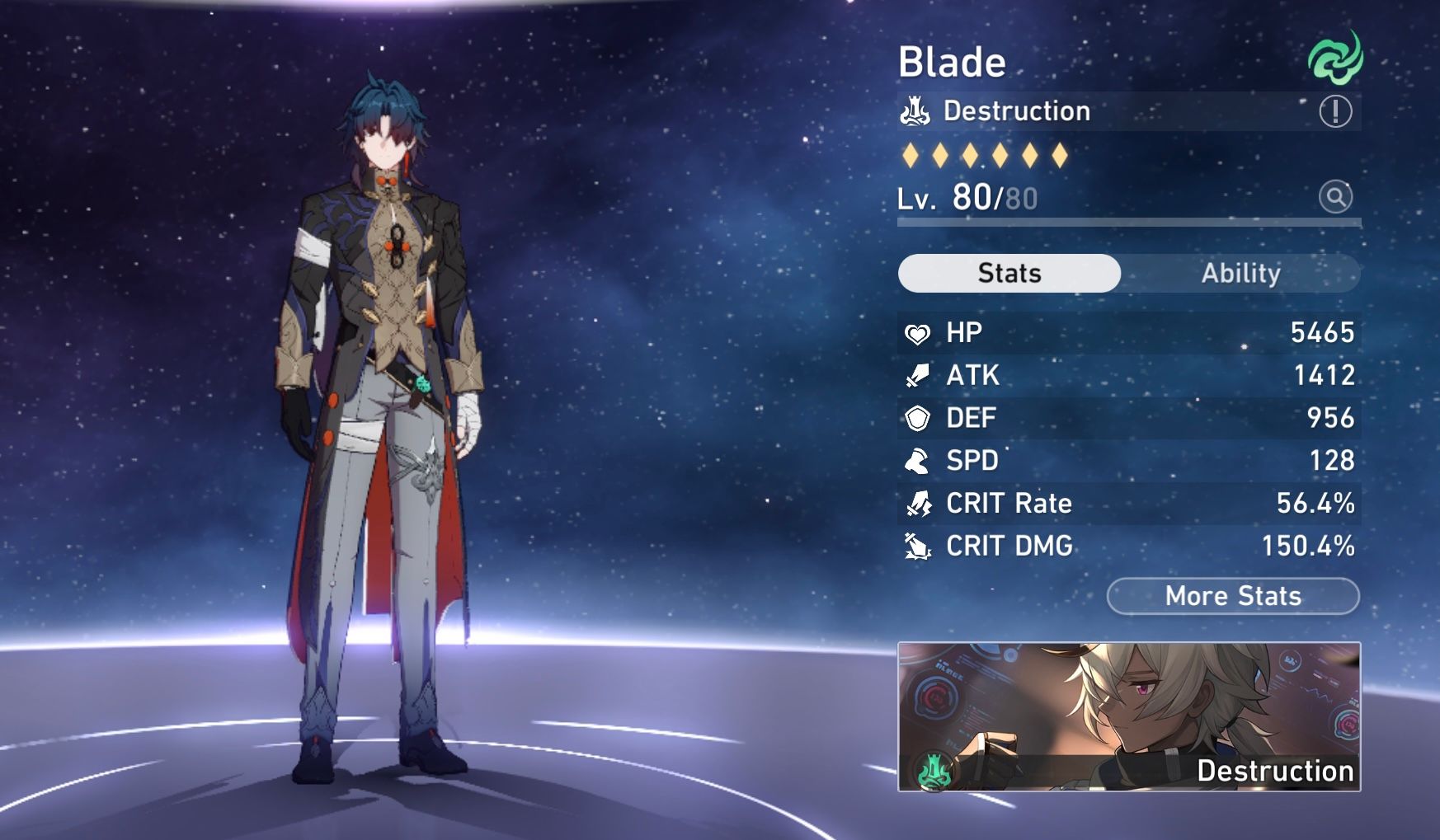The width and height of the screenshot is (1440, 840).
Task: Select the Stats tab
Action: coord(1009,273)
